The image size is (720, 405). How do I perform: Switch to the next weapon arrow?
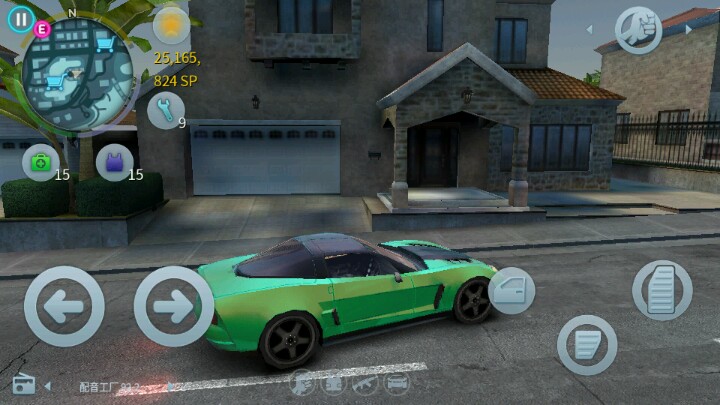pos(687,29)
